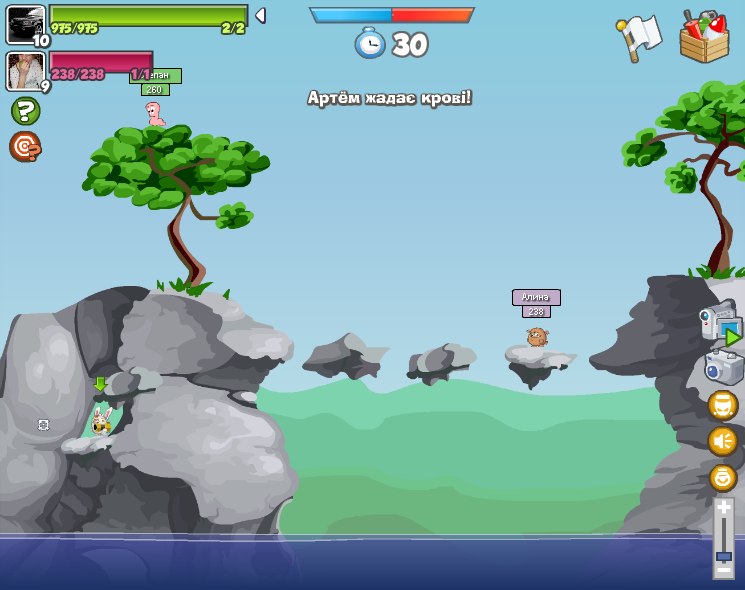Zoom out with the minus button
This screenshot has height=590, width=745.
click(x=723, y=569)
